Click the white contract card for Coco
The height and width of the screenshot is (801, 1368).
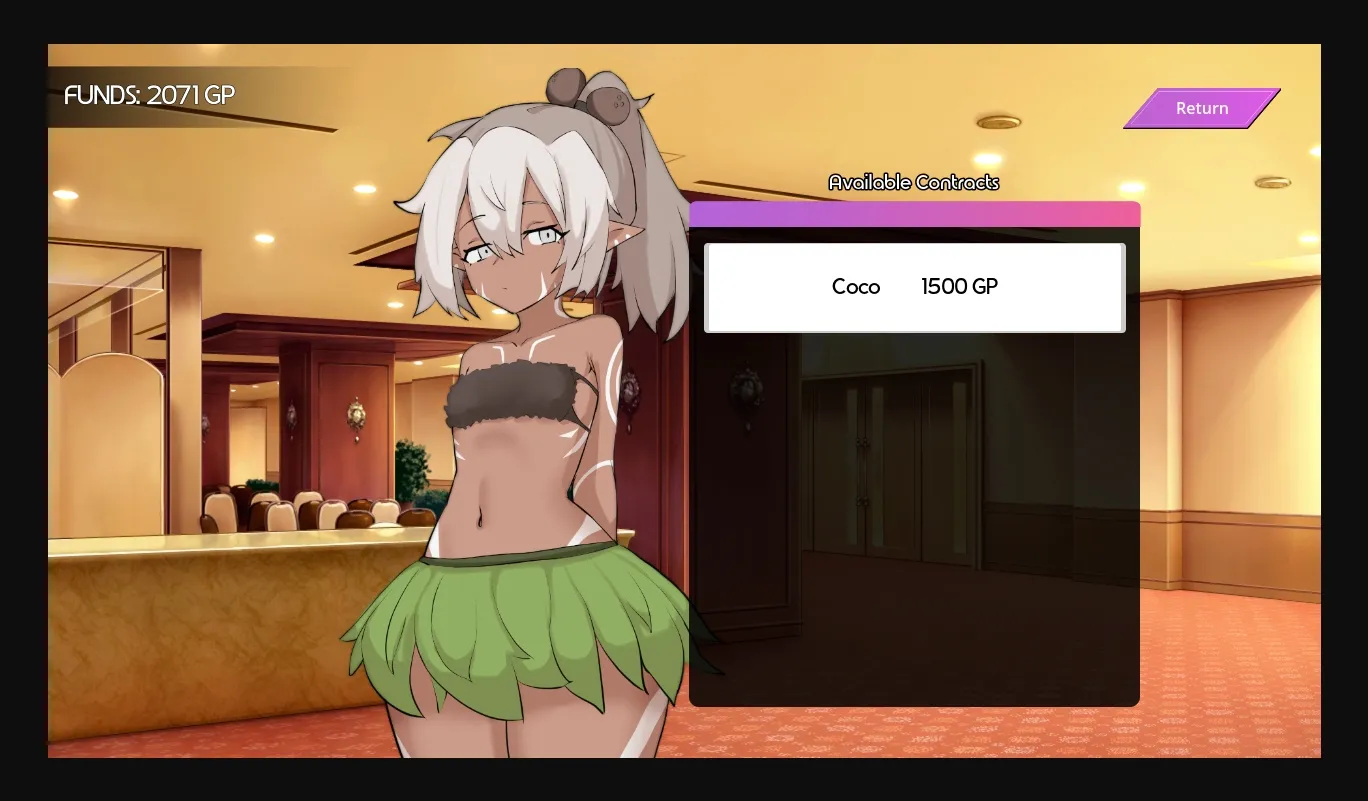(915, 287)
